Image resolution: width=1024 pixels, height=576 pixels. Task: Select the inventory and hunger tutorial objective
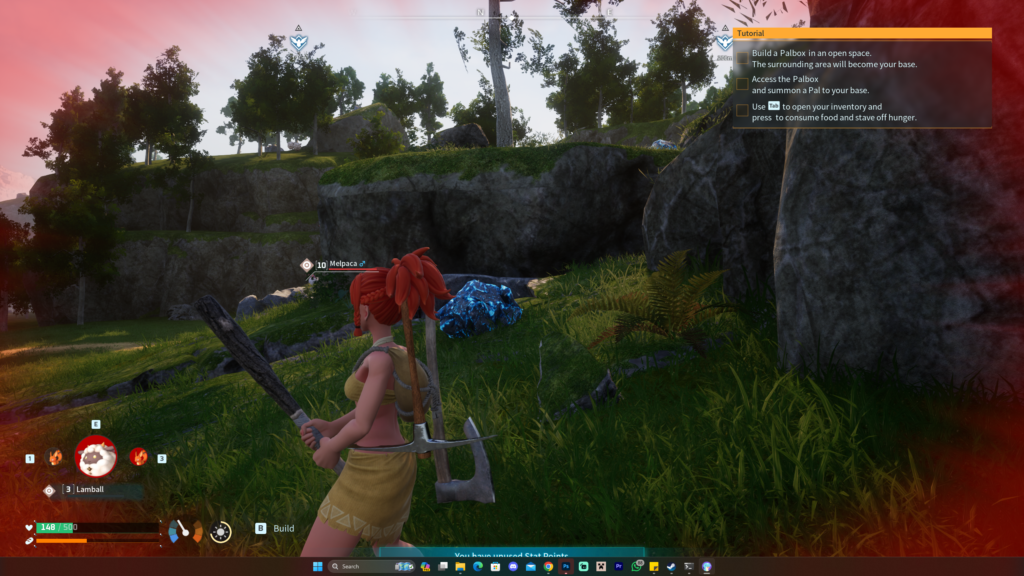point(834,112)
